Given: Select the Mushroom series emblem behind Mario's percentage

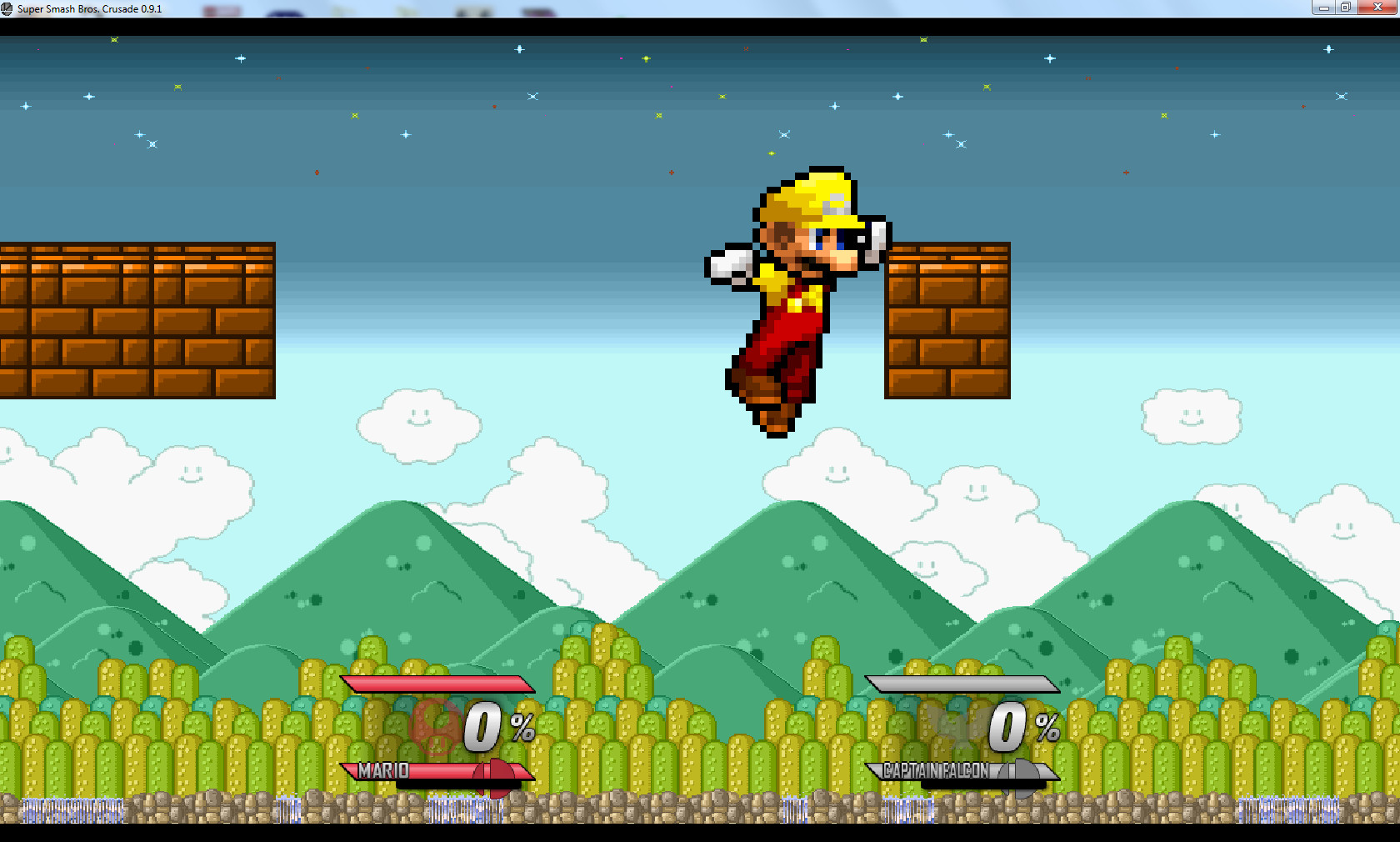Looking at the screenshot, I should click(435, 728).
